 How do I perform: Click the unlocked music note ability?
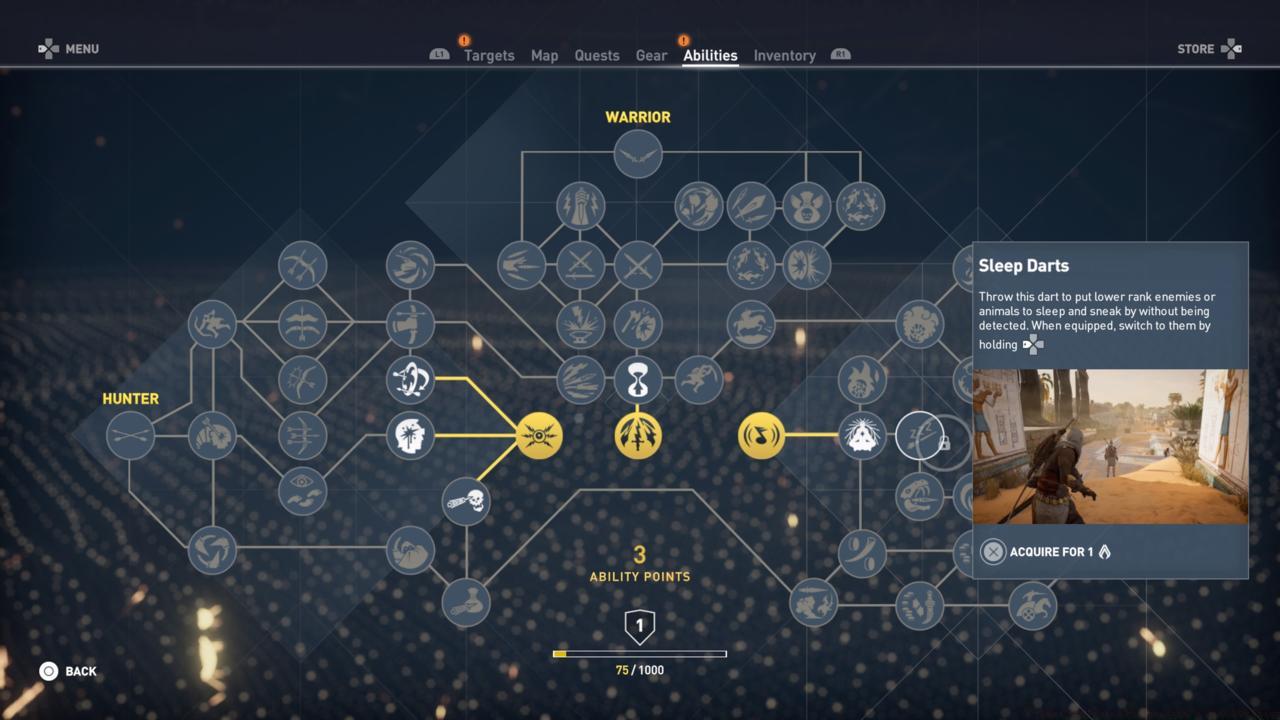point(761,435)
